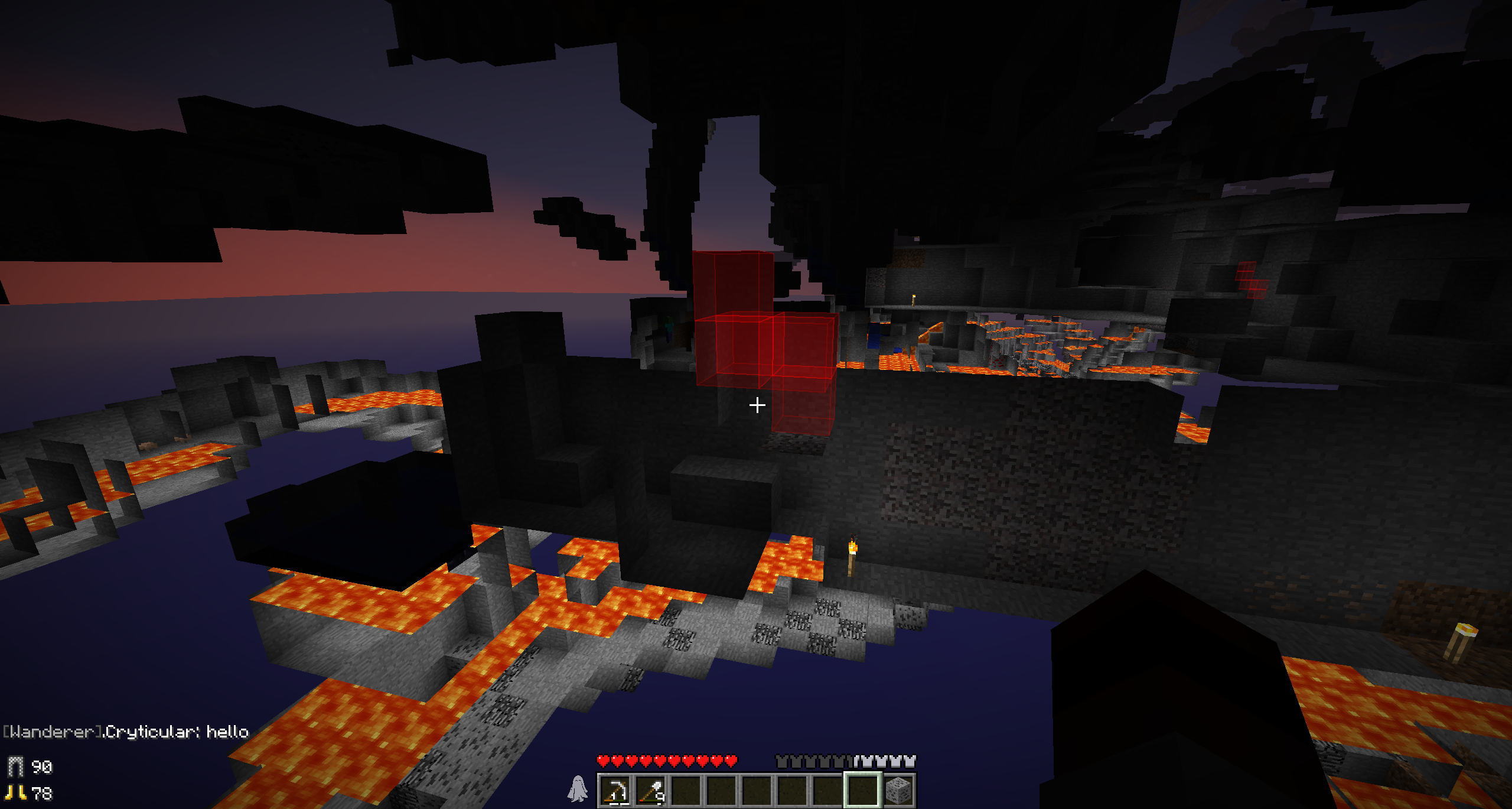Click the chainmail leggings durability icon
The height and width of the screenshot is (809, 1512).
pos(16,766)
